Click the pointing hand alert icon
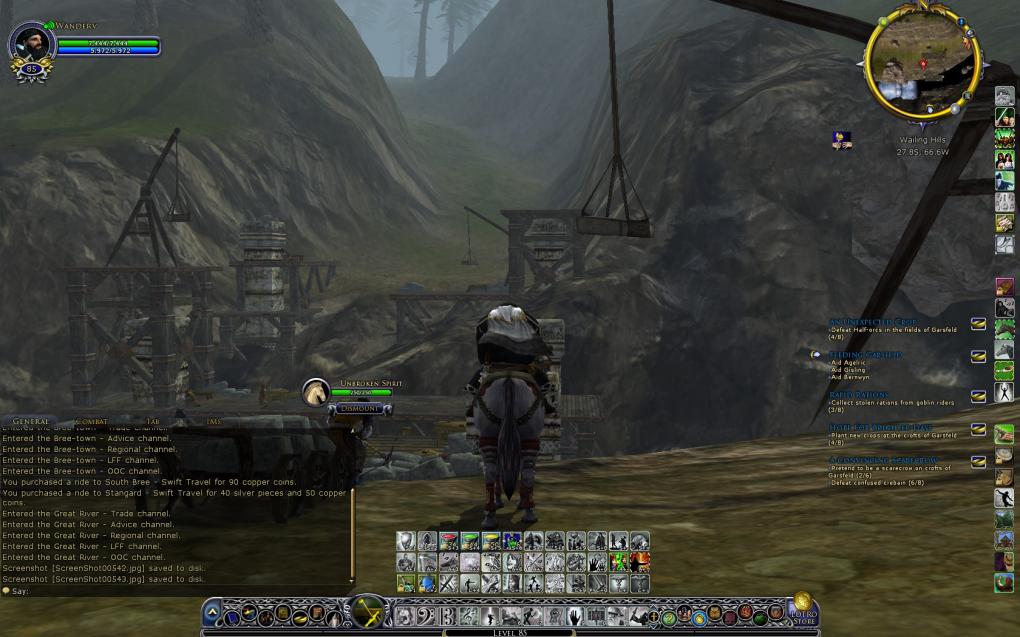1020x637 pixels. (x=842, y=141)
